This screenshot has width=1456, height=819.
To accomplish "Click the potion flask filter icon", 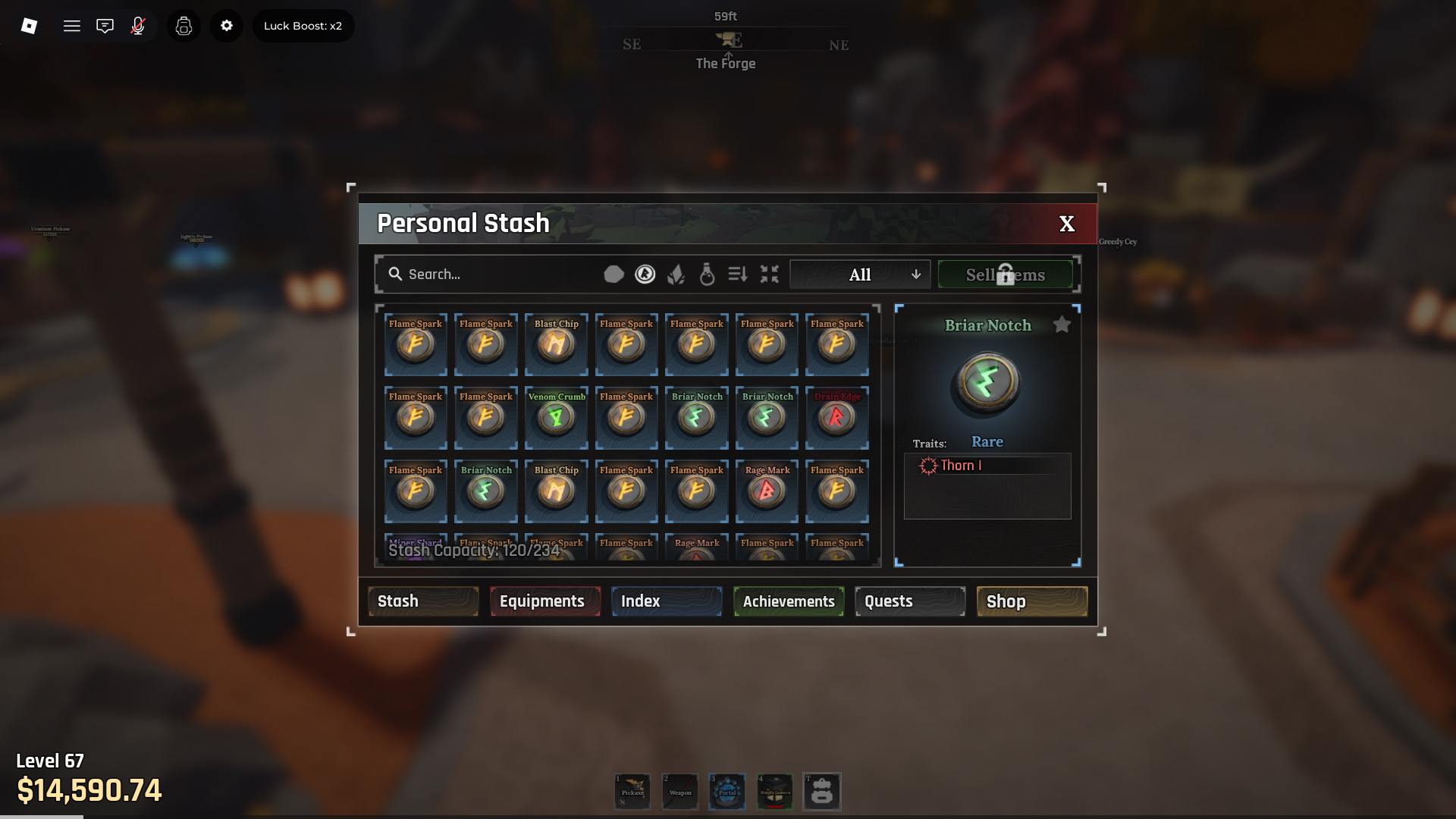I will [708, 274].
